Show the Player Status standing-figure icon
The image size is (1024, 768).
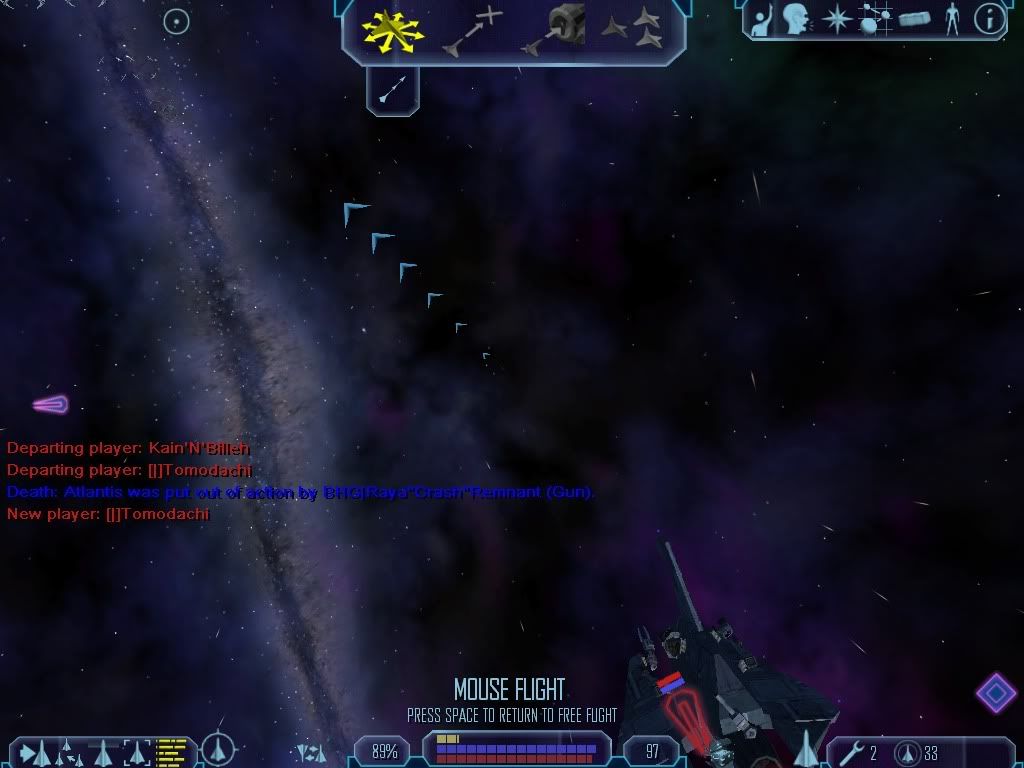click(x=951, y=19)
